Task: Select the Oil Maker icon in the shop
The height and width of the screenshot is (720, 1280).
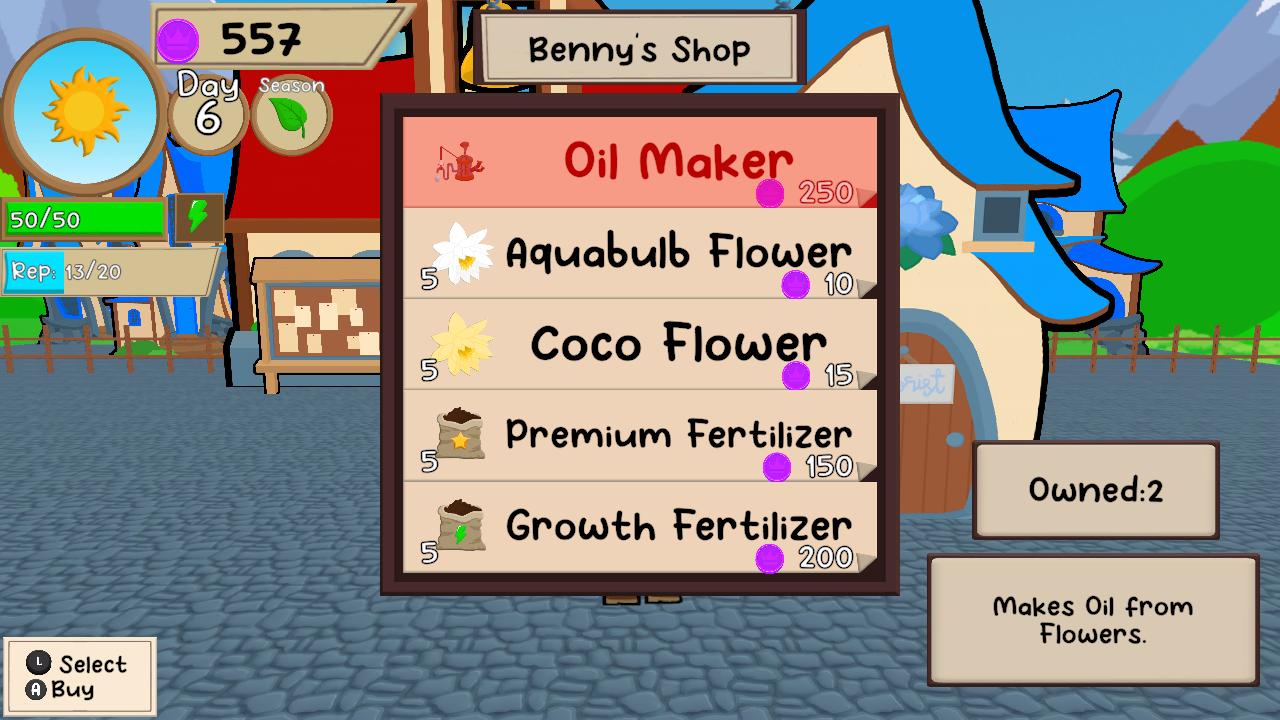Action: pos(460,160)
